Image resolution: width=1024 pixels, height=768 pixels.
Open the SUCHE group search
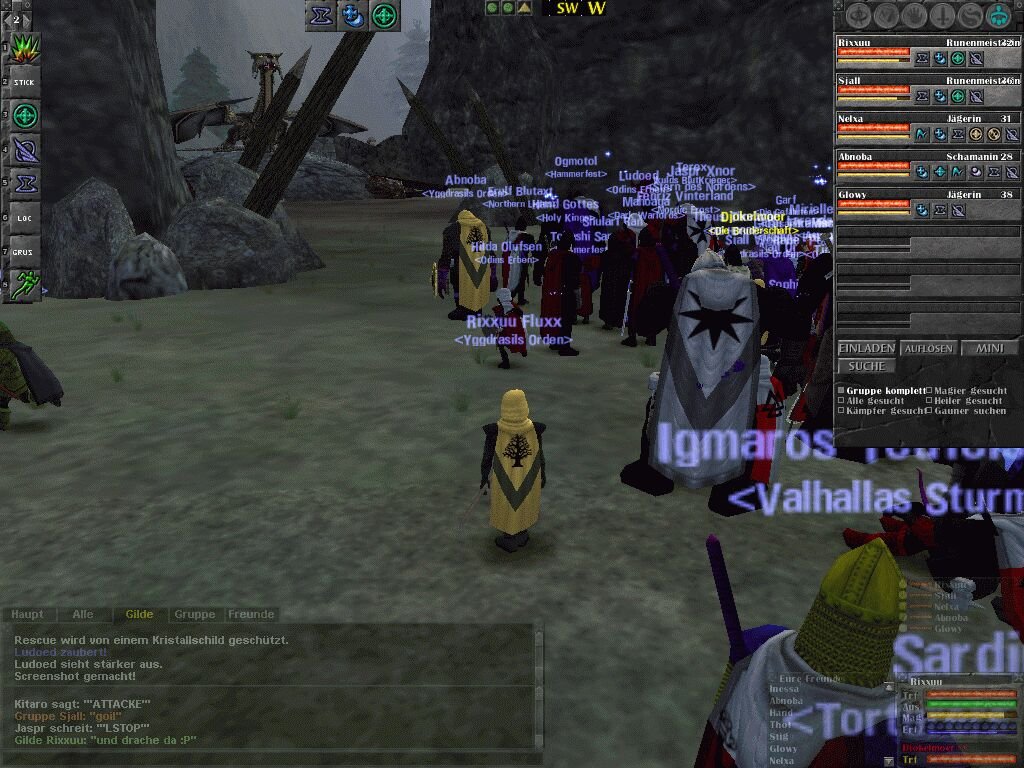click(866, 366)
